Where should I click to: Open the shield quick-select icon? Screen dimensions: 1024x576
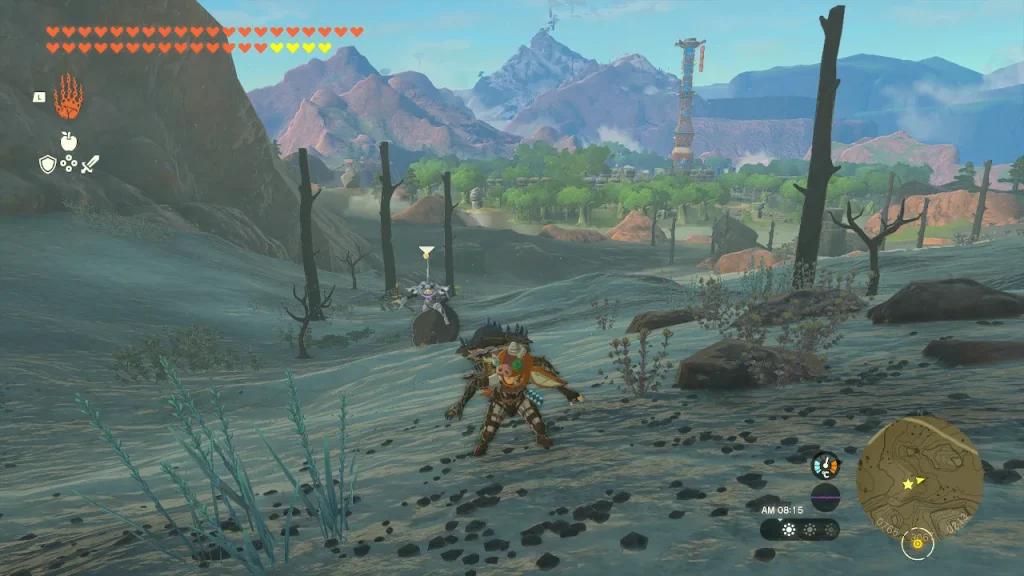coord(47,164)
